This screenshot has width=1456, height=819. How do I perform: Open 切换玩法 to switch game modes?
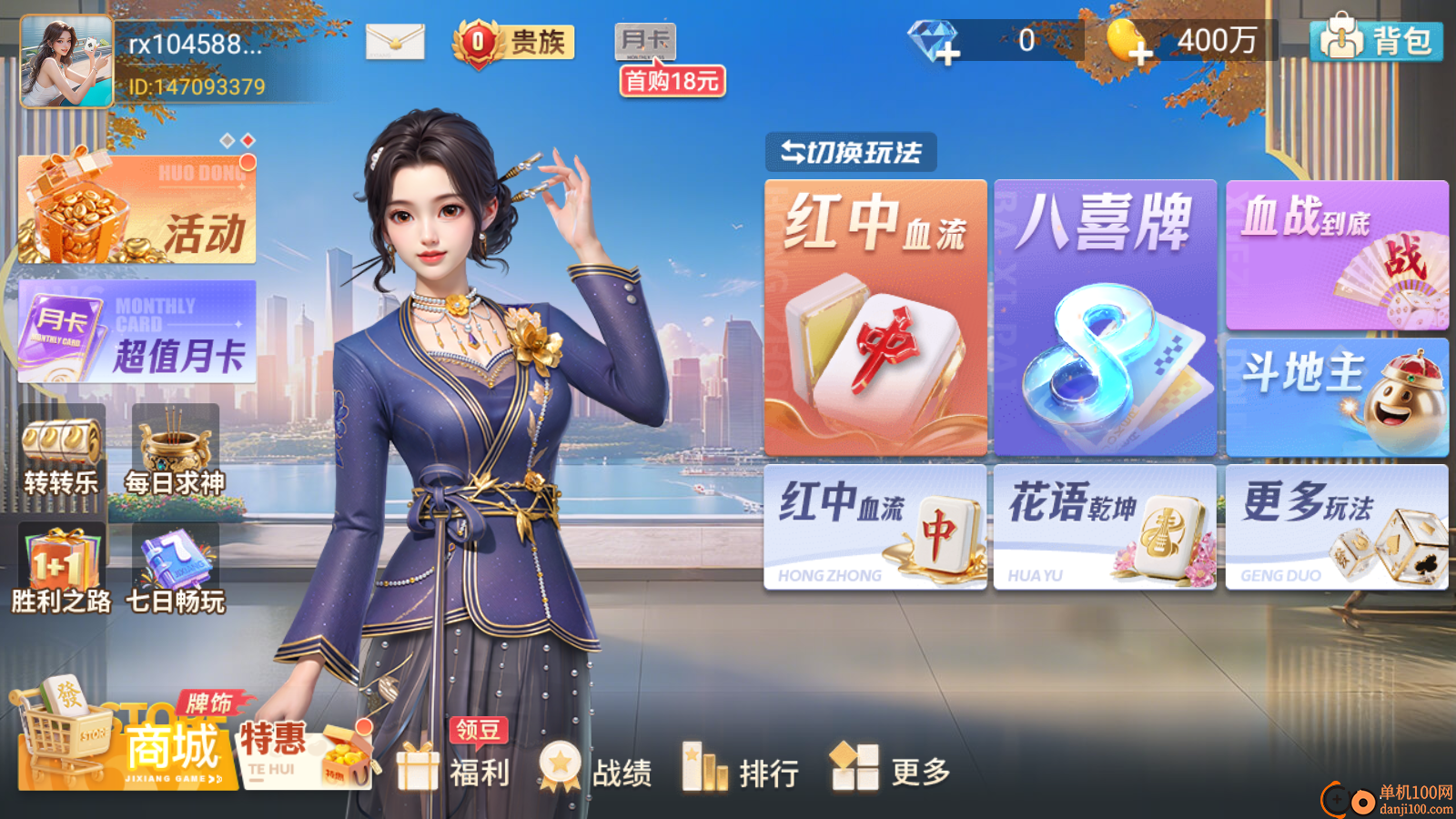point(849,151)
